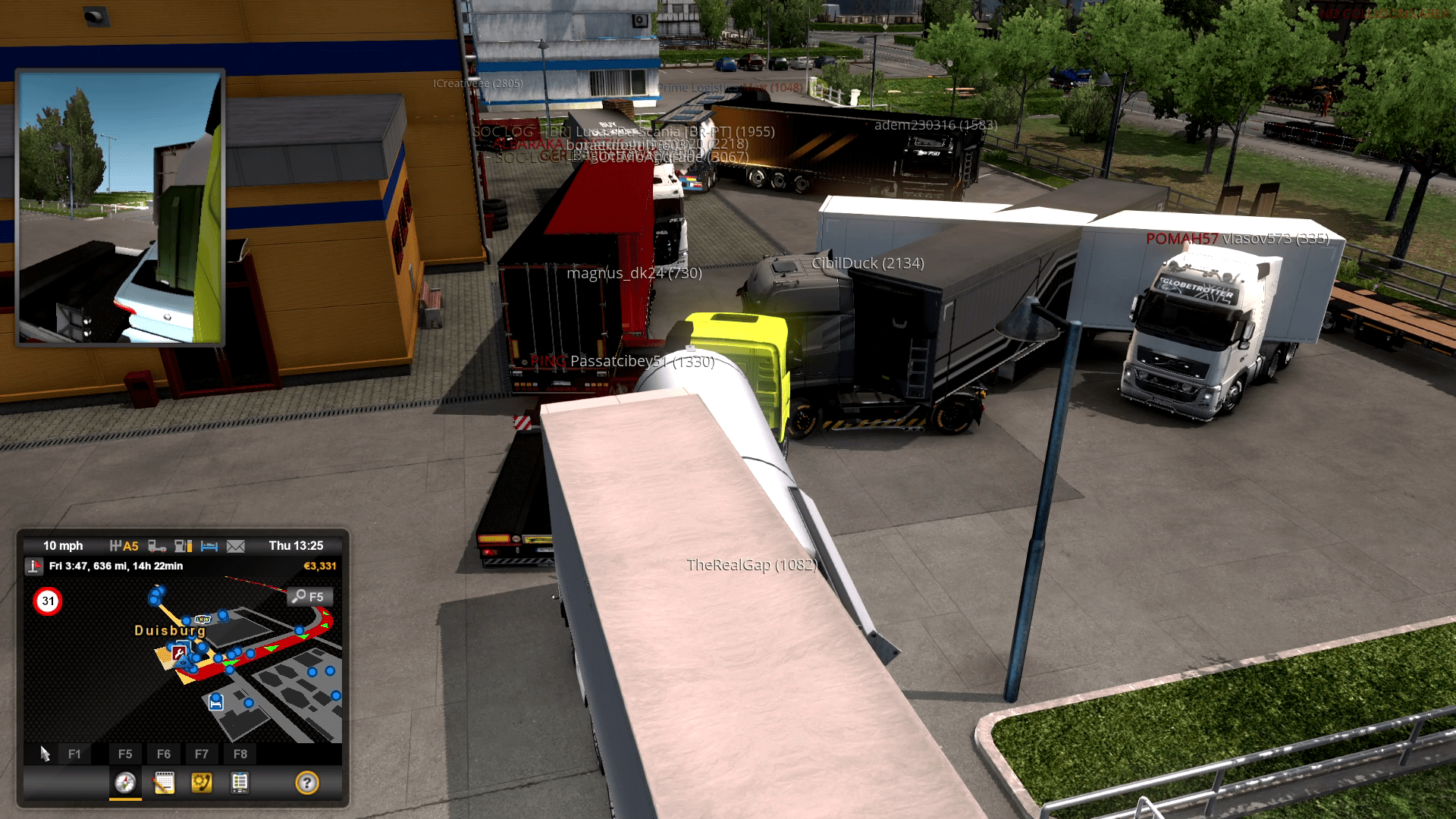
Task: Open the diary notepad icon
Action: point(165,782)
